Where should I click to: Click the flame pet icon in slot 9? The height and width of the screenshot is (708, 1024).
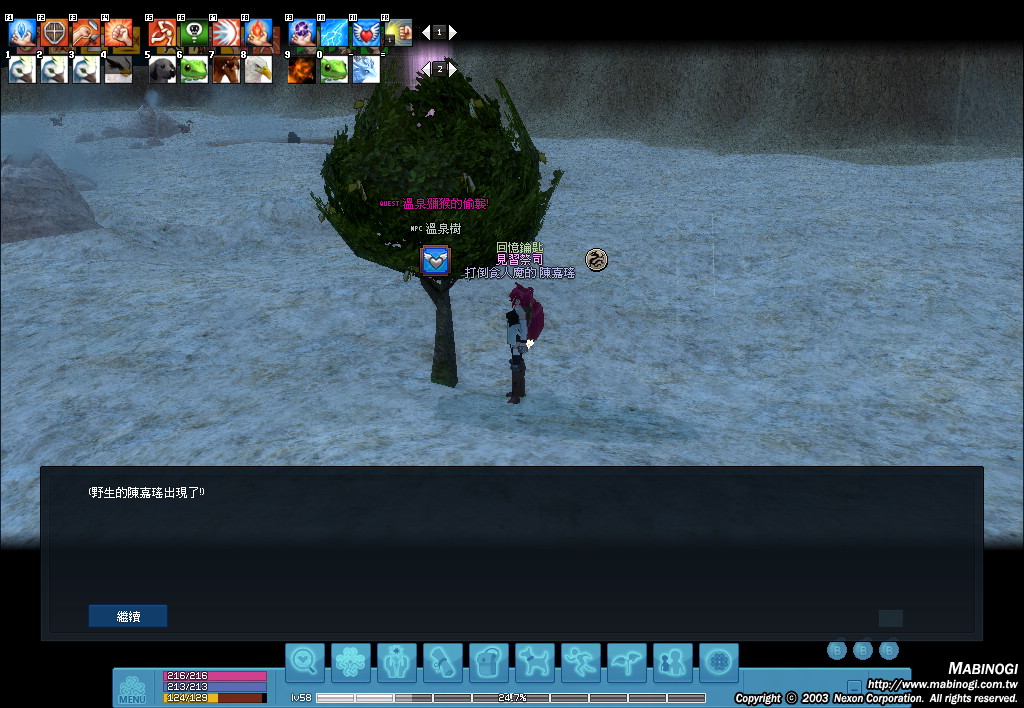(x=302, y=69)
